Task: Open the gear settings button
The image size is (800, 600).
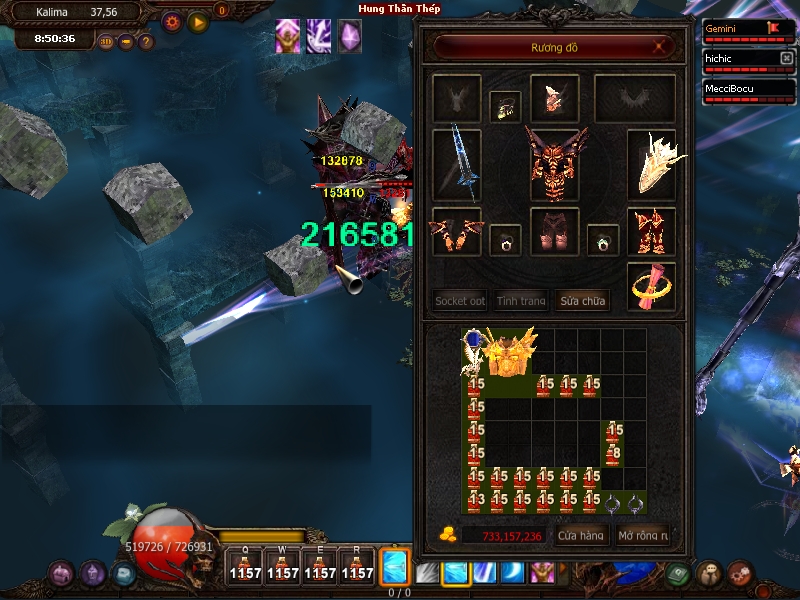Action: pyautogui.click(x=171, y=21)
